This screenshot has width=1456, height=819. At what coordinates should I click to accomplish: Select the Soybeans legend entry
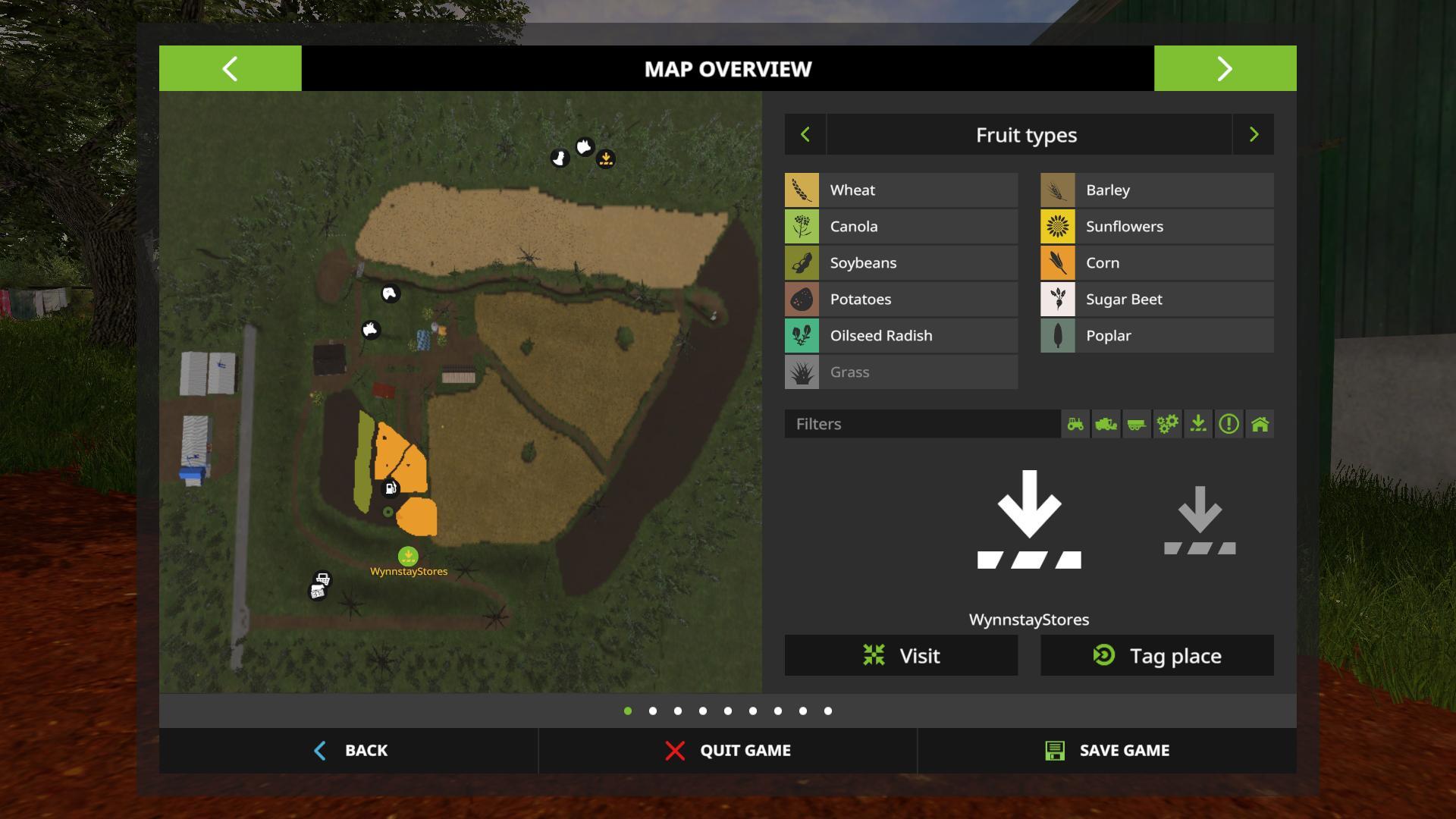[x=901, y=262]
